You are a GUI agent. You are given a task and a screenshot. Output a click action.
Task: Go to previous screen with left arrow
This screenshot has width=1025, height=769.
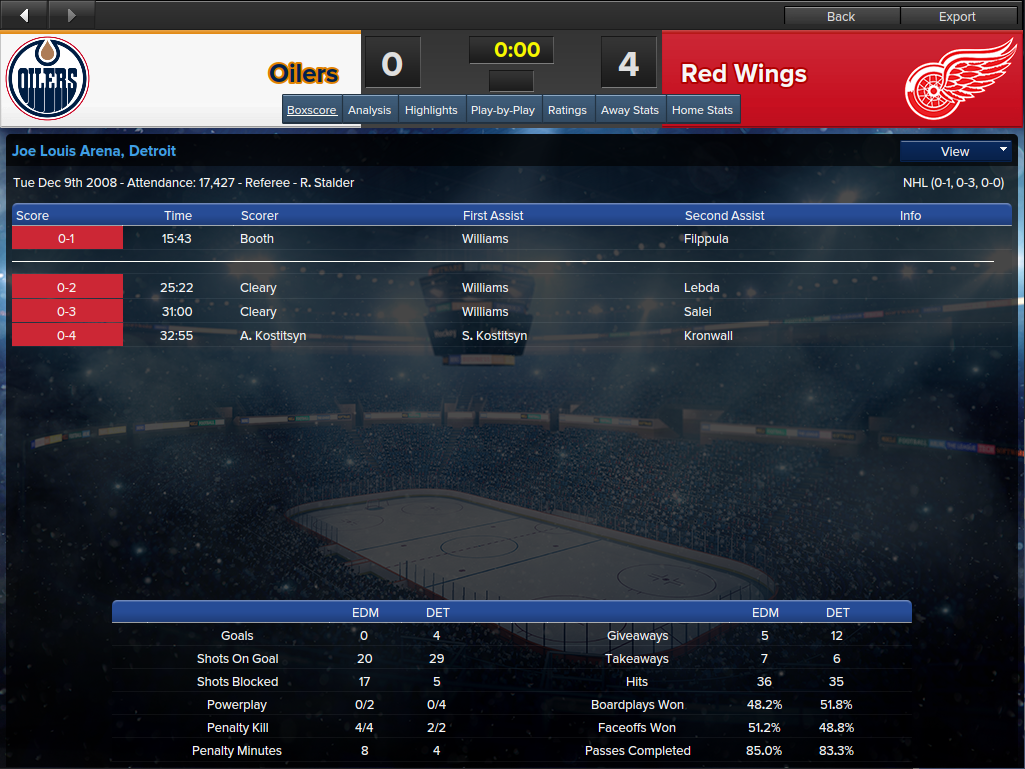[x=24, y=15]
